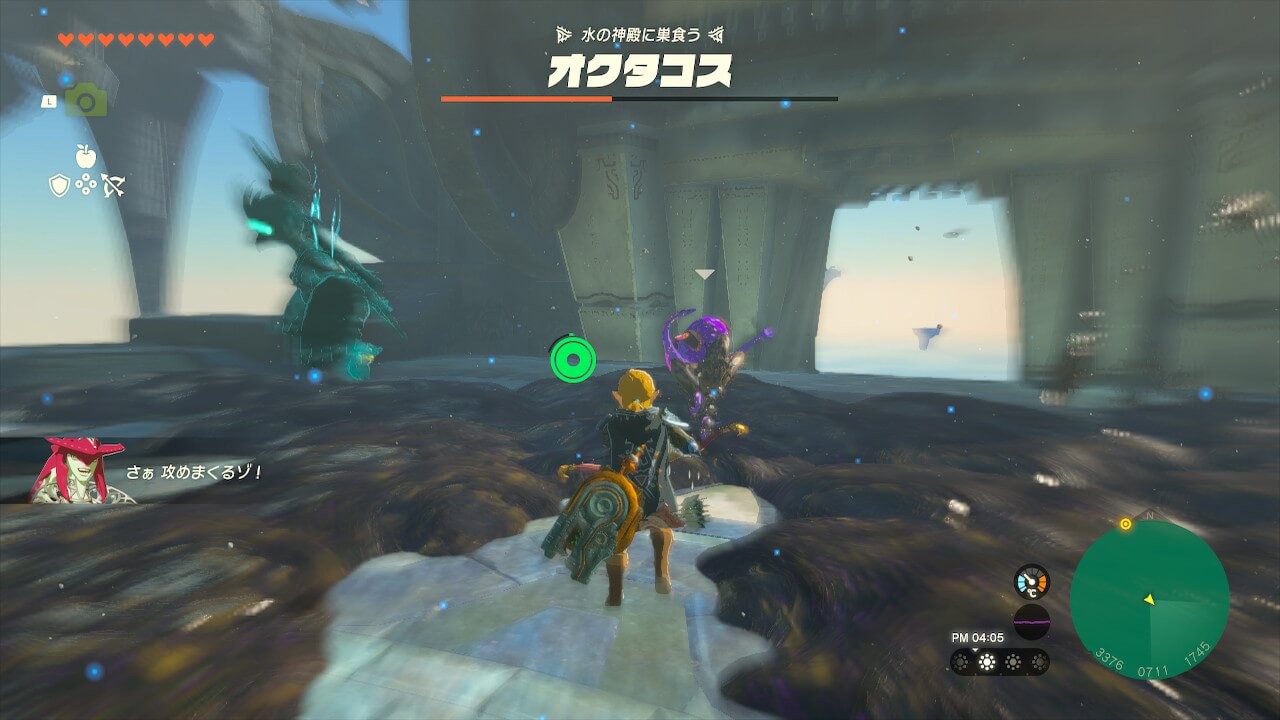Click the green circular target marker
1280x720 pixels.
573,357
